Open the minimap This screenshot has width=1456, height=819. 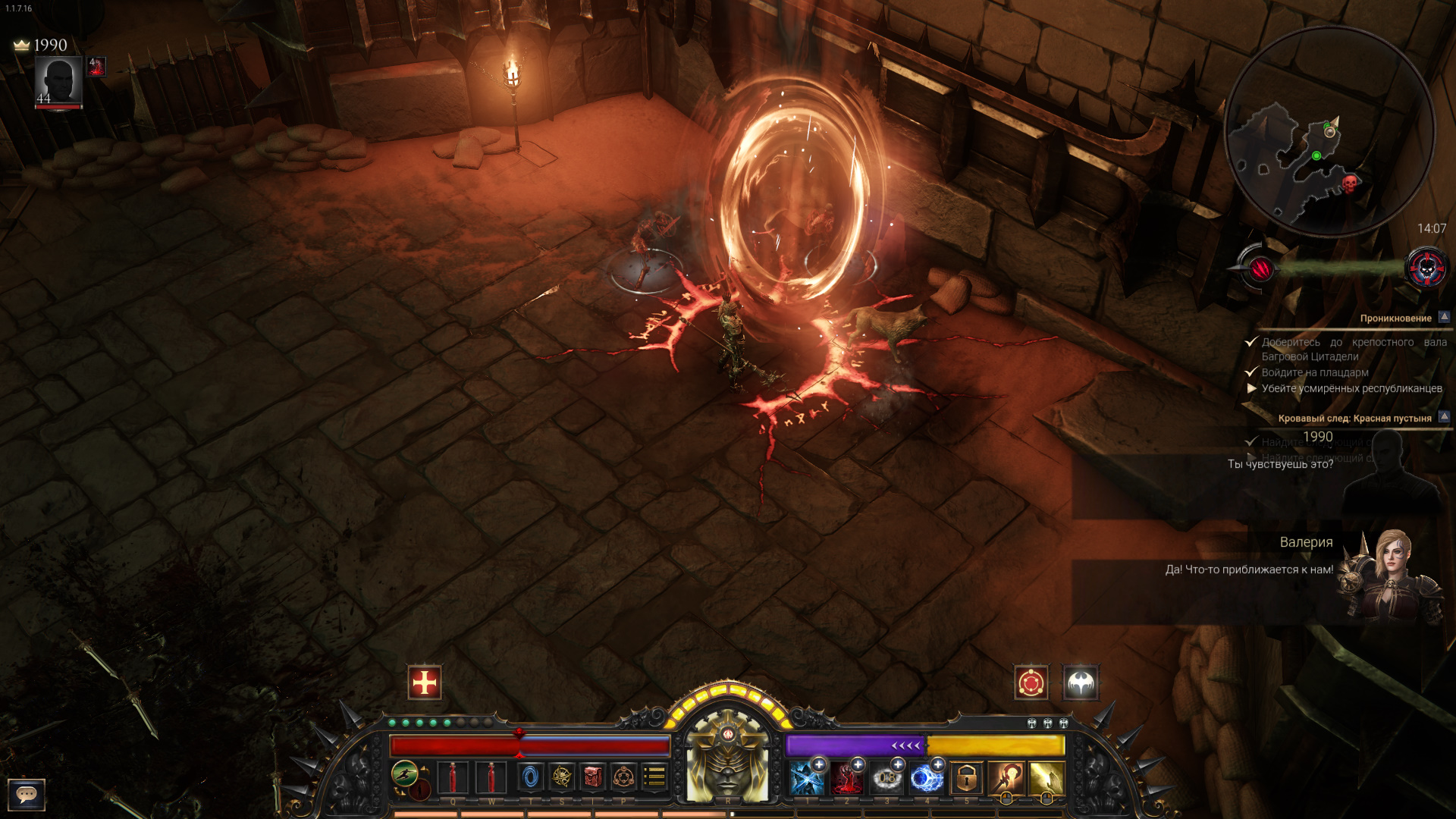(1329, 131)
